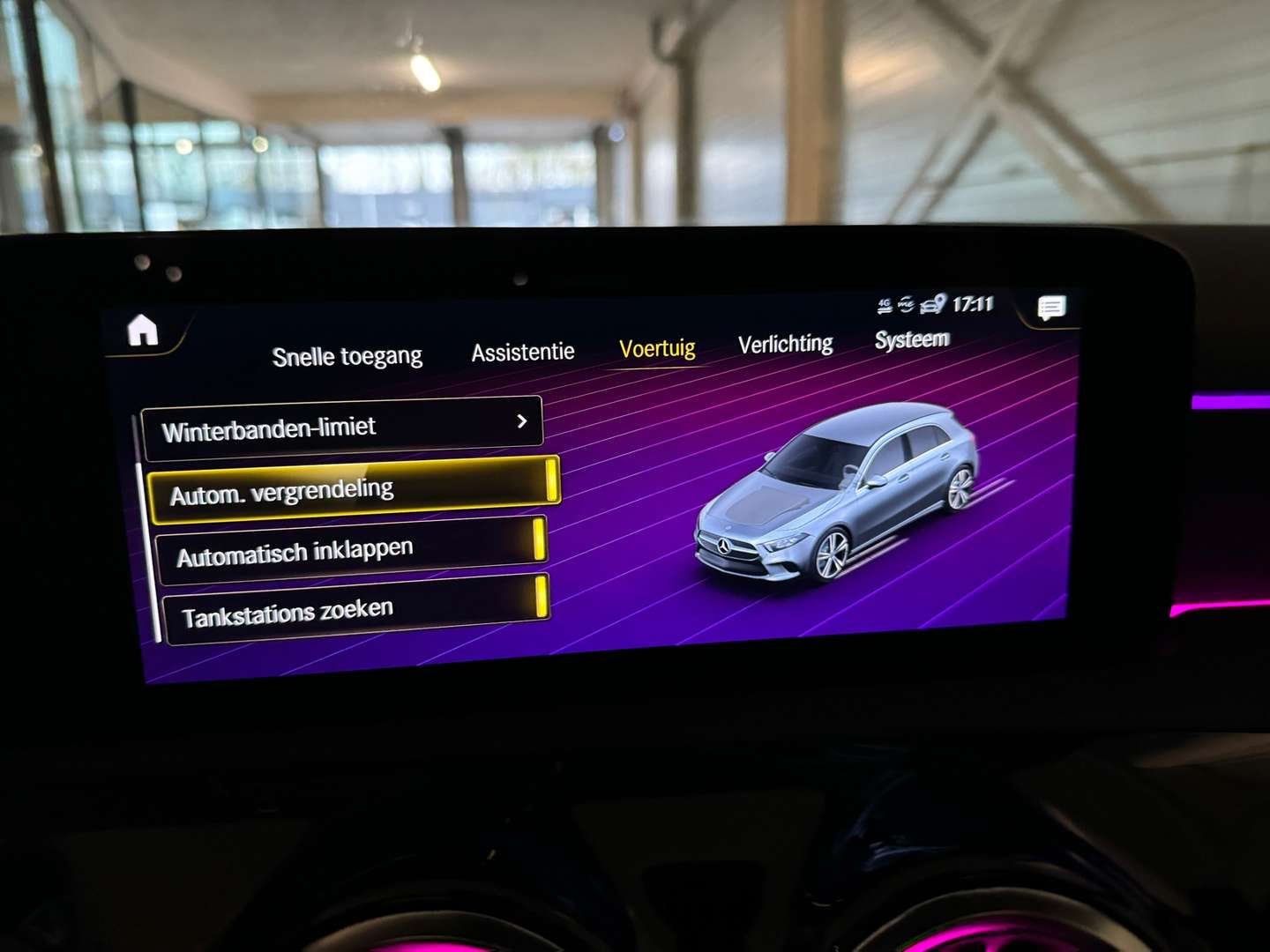Viewport: 1270px width, 952px height.
Task: Expand the Winterbanden-limiet submenu chevron
Action: [522, 422]
